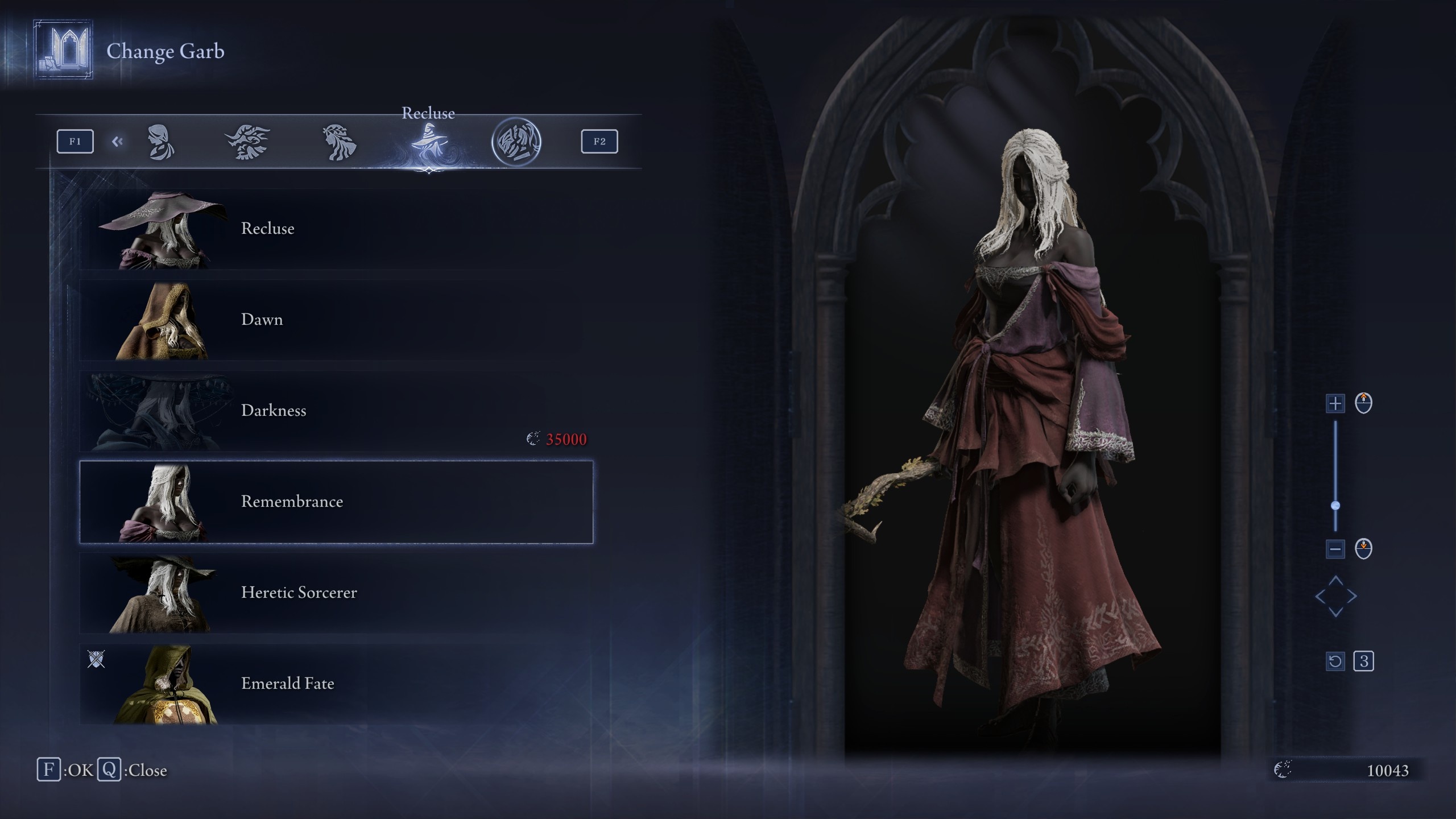Select the Emerald Fate garb
The image size is (1456, 819).
(336, 684)
